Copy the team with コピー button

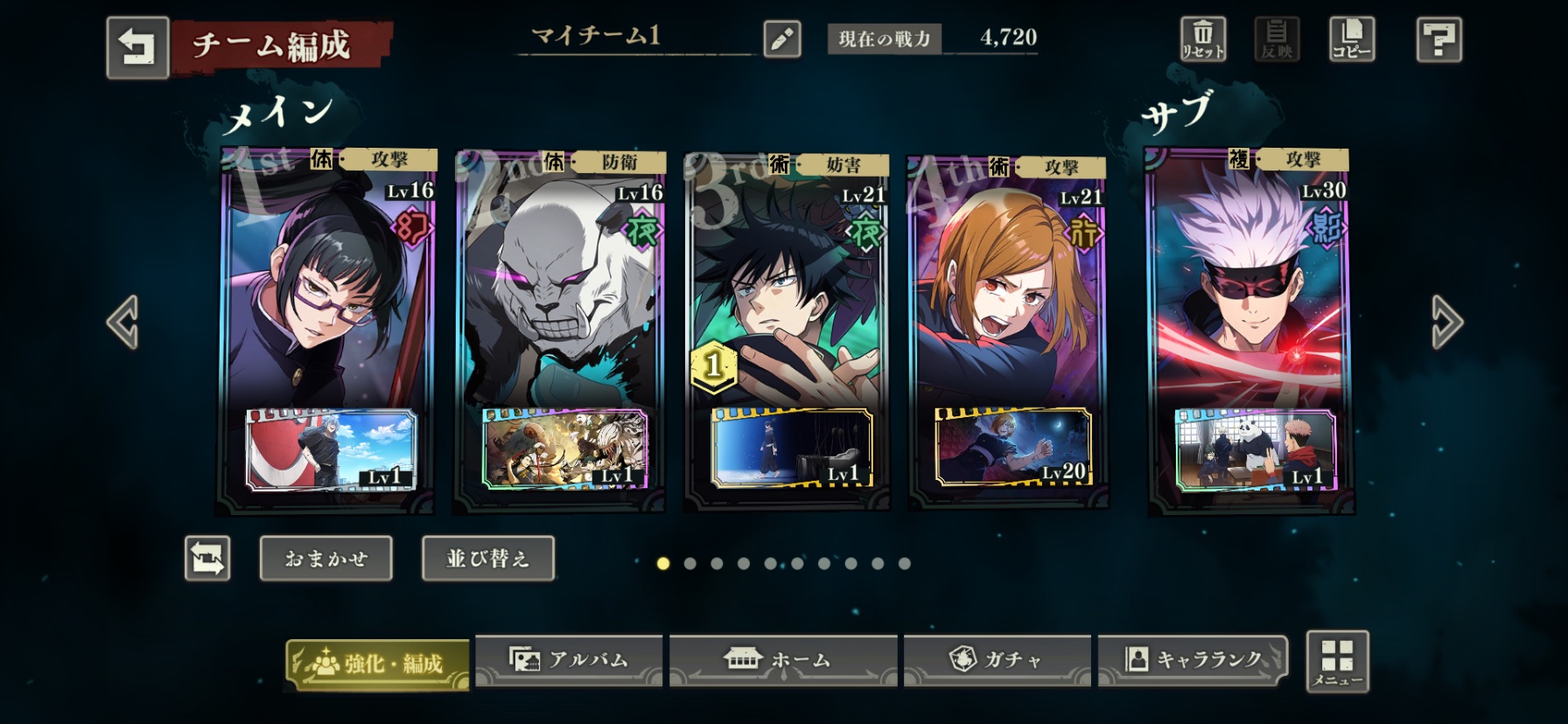tap(1351, 39)
